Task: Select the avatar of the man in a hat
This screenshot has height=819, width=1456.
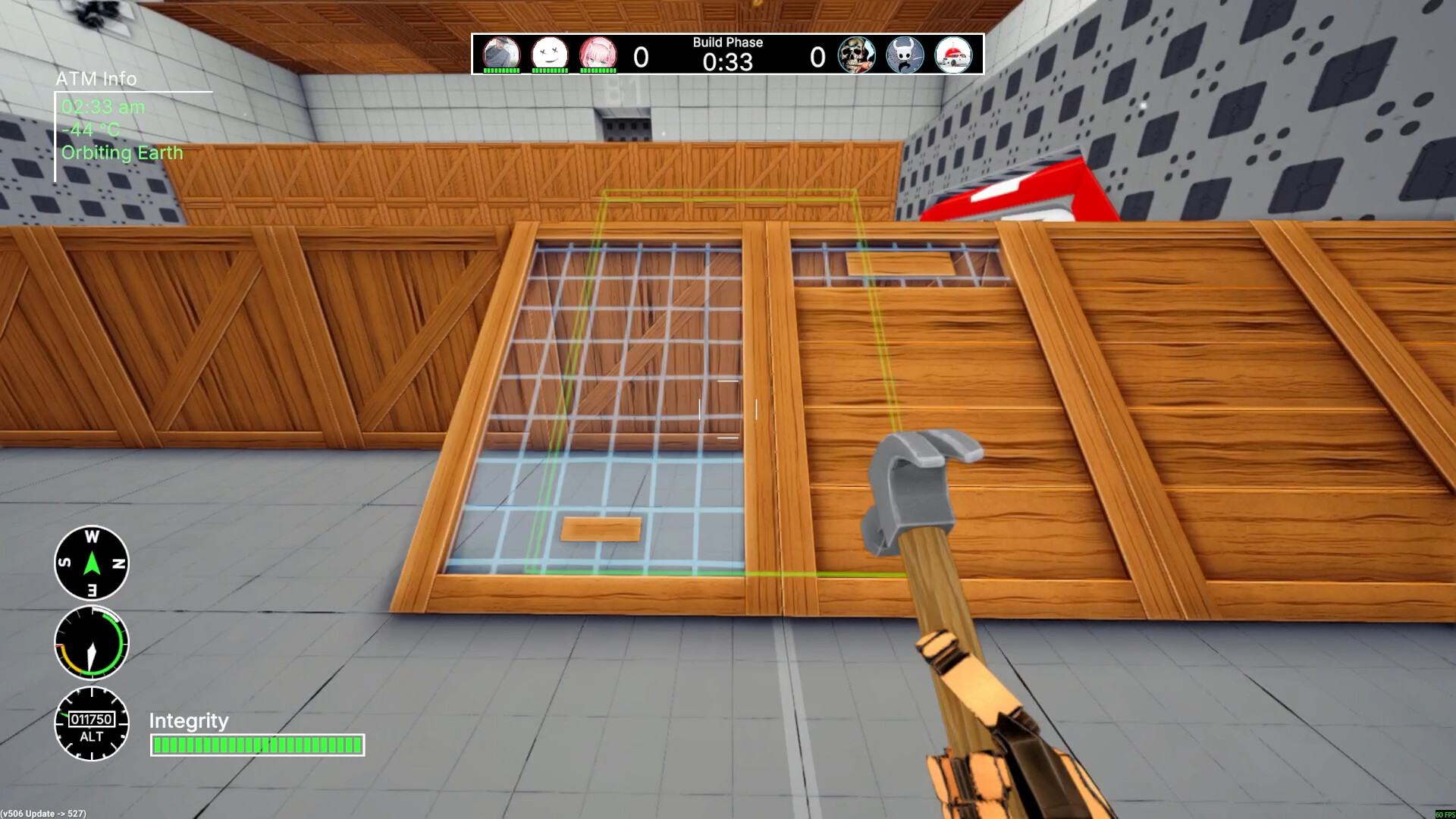Action: coord(501,54)
